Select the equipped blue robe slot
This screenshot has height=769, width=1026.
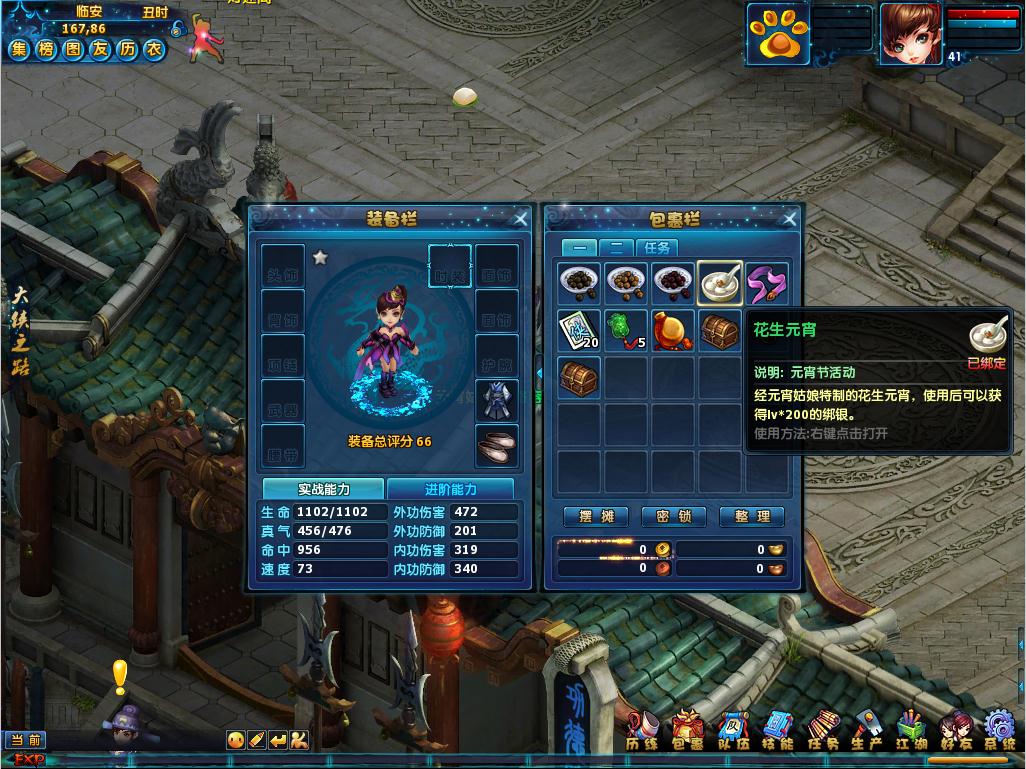(497, 401)
